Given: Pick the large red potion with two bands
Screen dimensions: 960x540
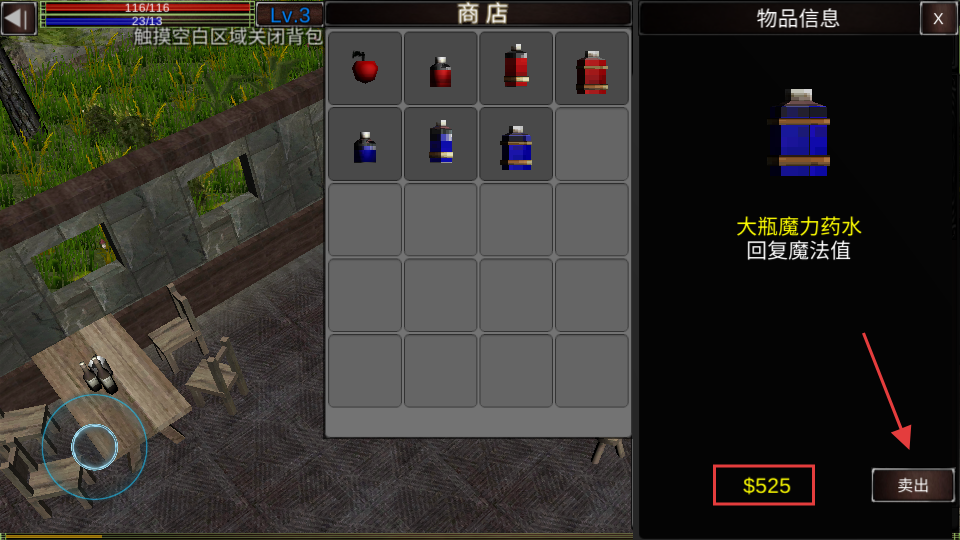Looking at the screenshot, I should [592, 68].
